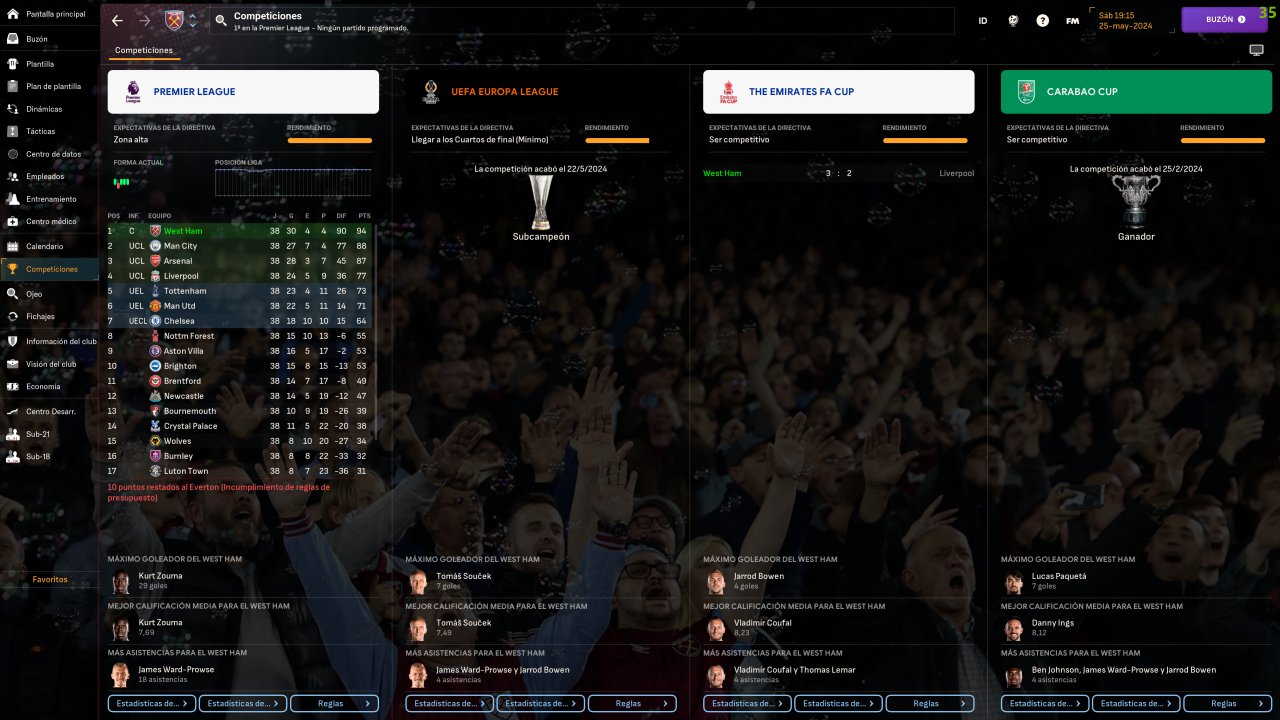Open the Economía finances menu
The image size is (1280, 720).
coord(43,386)
